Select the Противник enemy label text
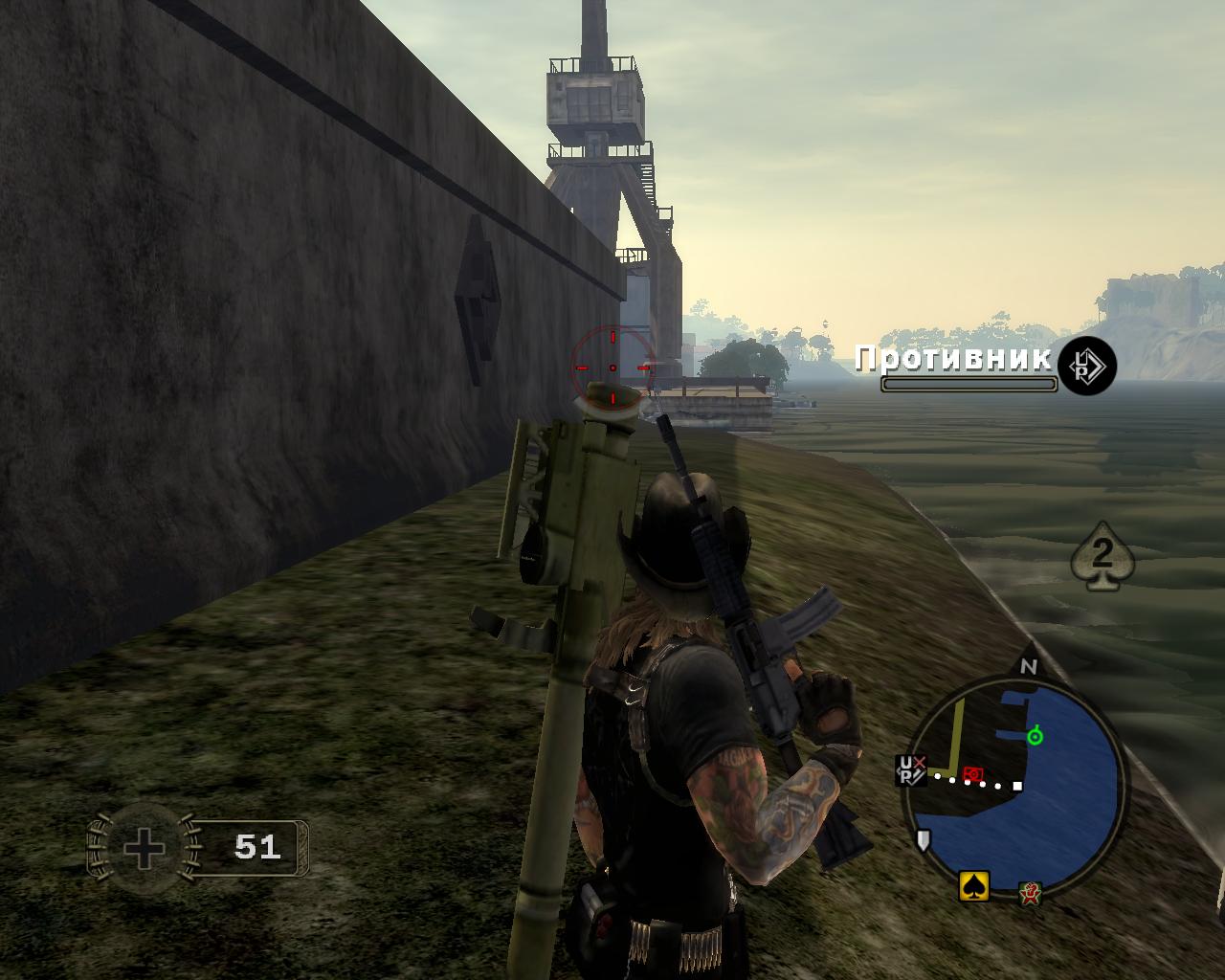 pos(952,361)
